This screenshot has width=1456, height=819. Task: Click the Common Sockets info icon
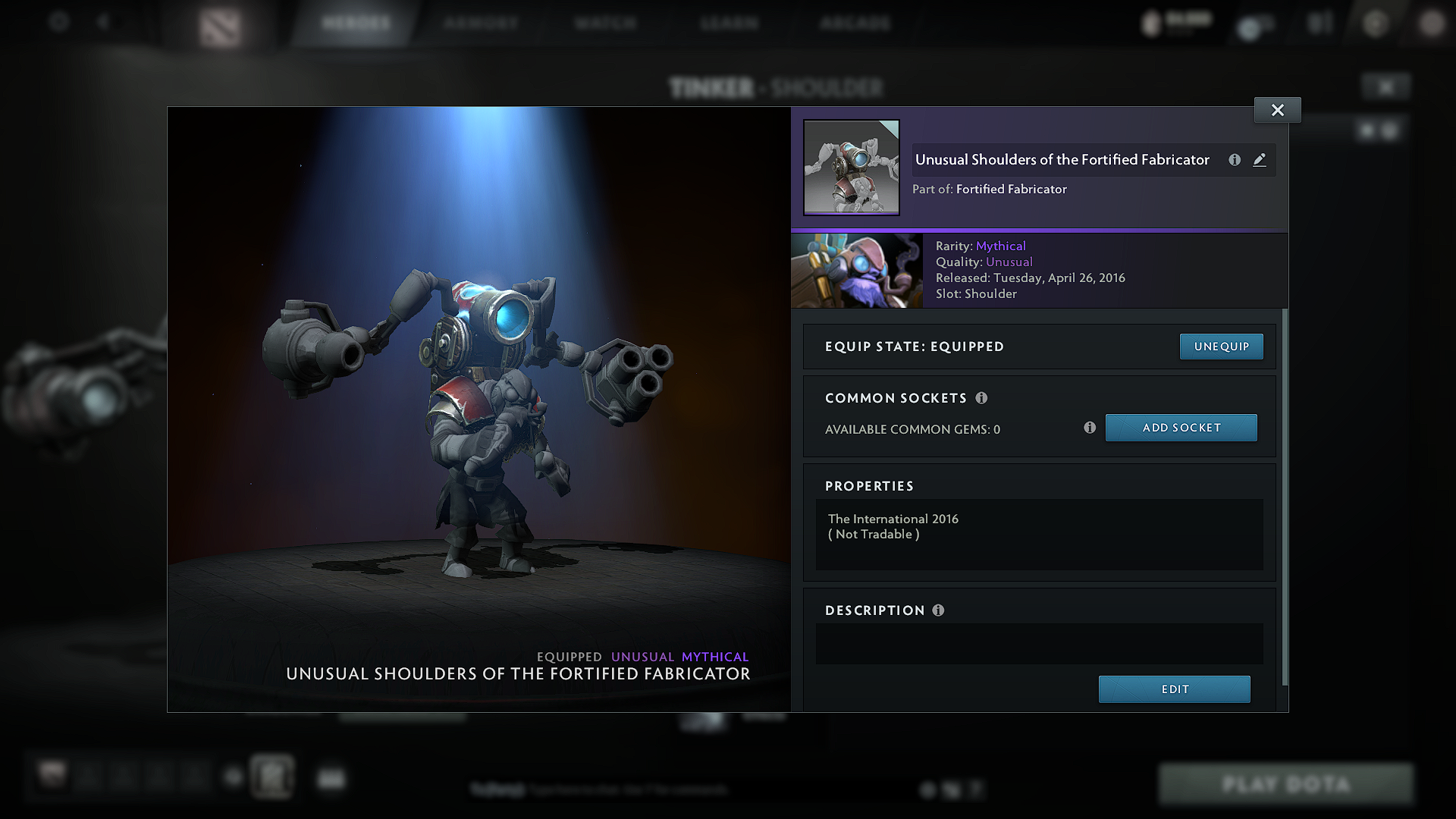click(x=982, y=397)
